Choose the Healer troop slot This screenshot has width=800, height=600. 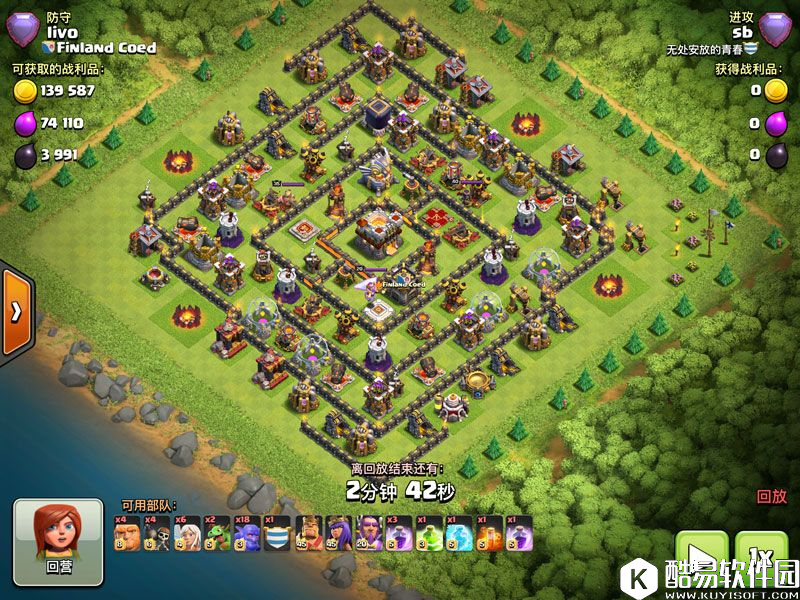pyautogui.click(x=187, y=534)
